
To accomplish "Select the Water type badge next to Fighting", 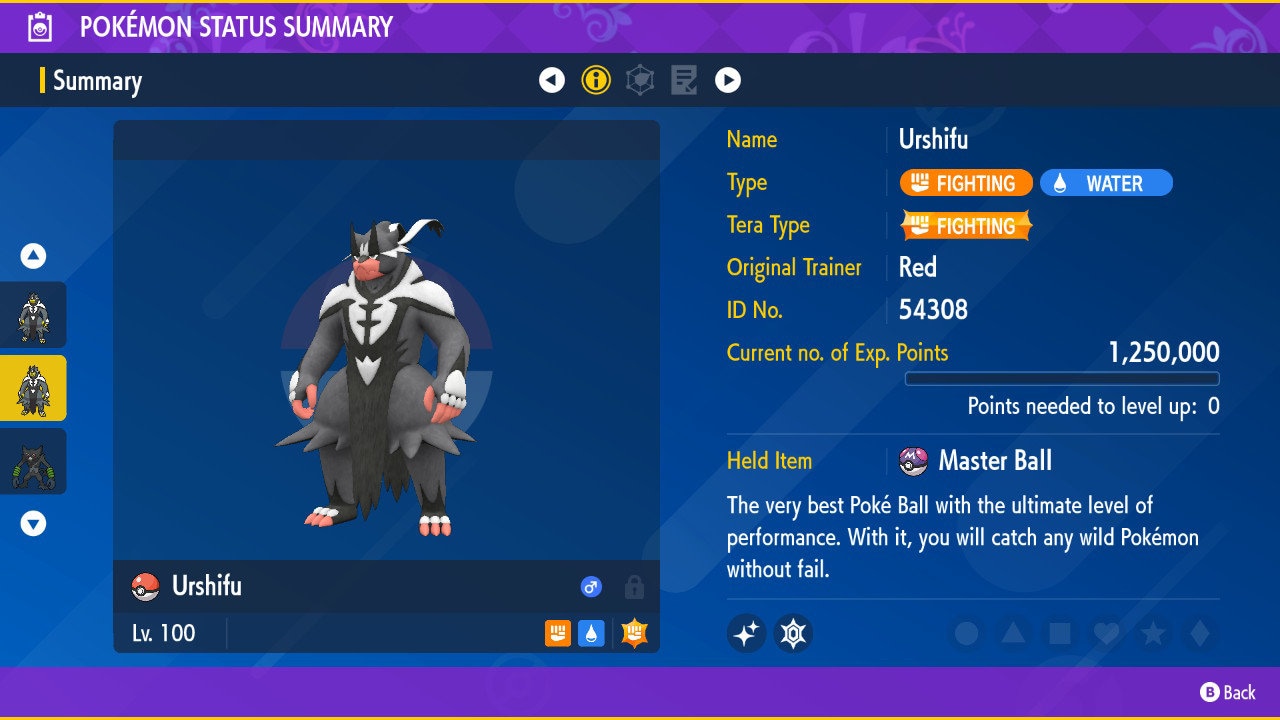I will click(590, 634).
